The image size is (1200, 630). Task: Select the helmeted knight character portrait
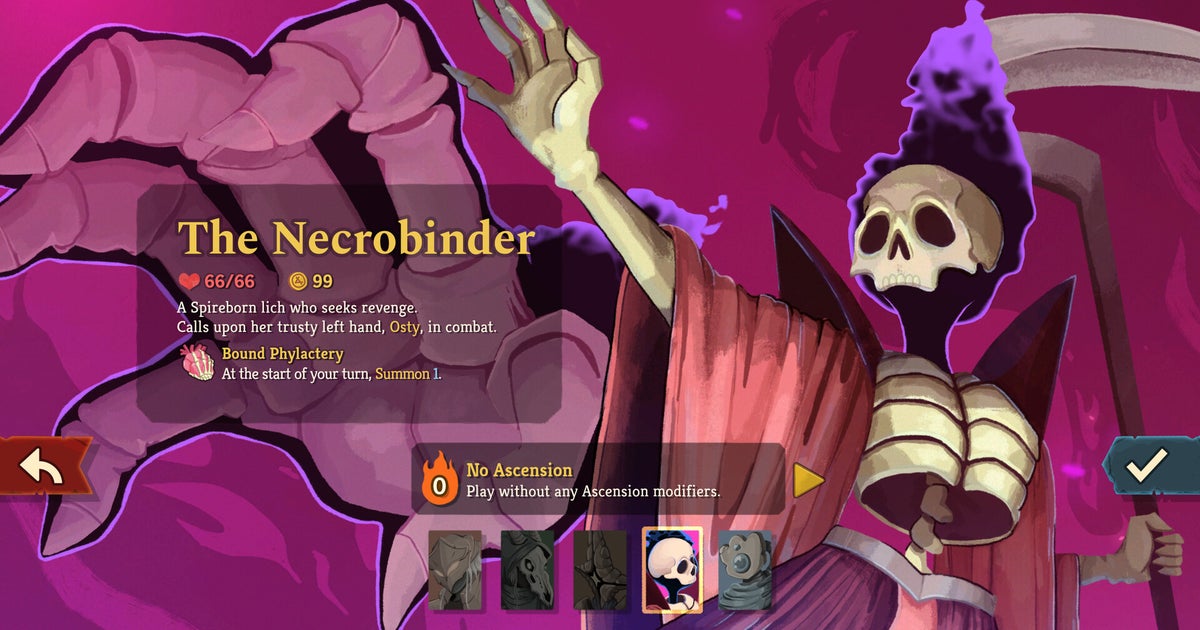coord(455,570)
